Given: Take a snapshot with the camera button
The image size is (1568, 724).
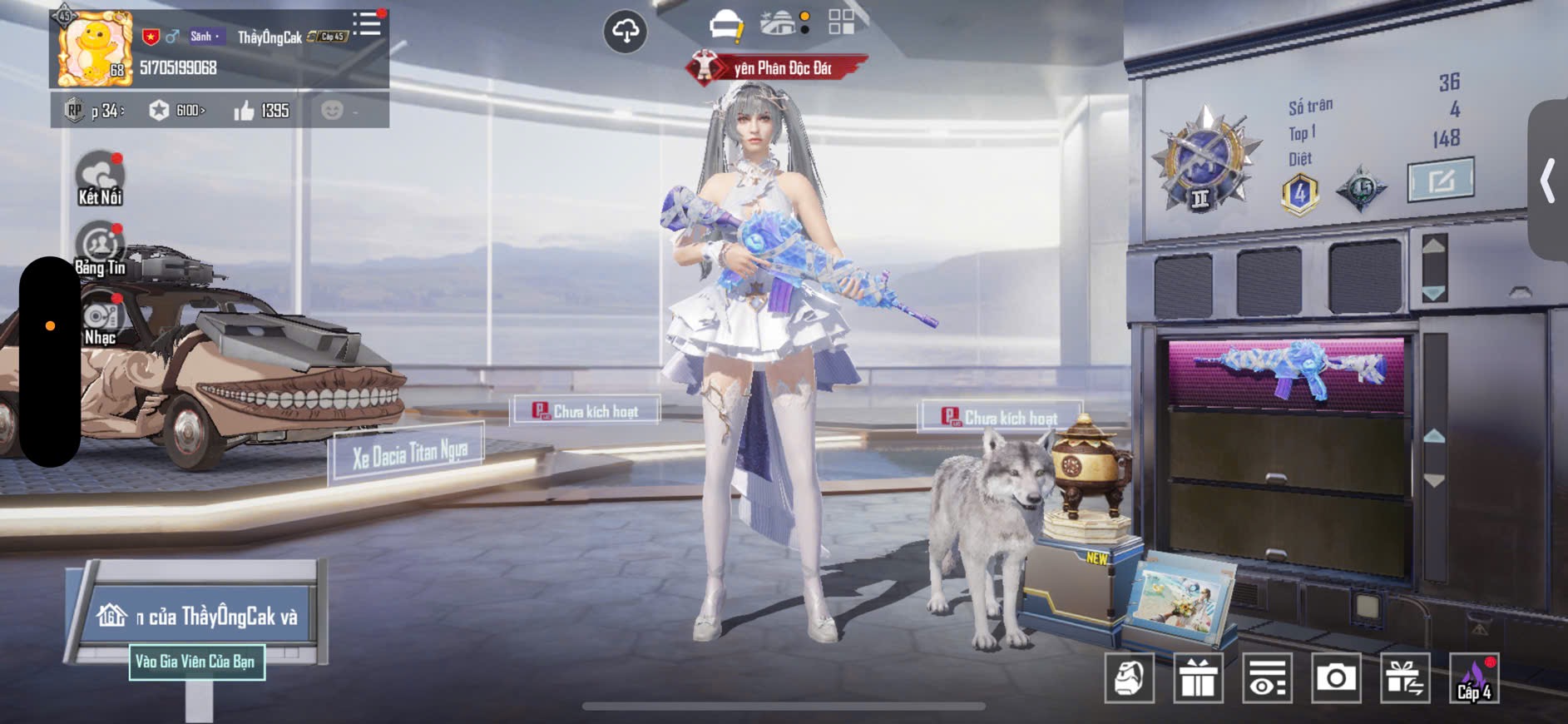Looking at the screenshot, I should click(1336, 678).
